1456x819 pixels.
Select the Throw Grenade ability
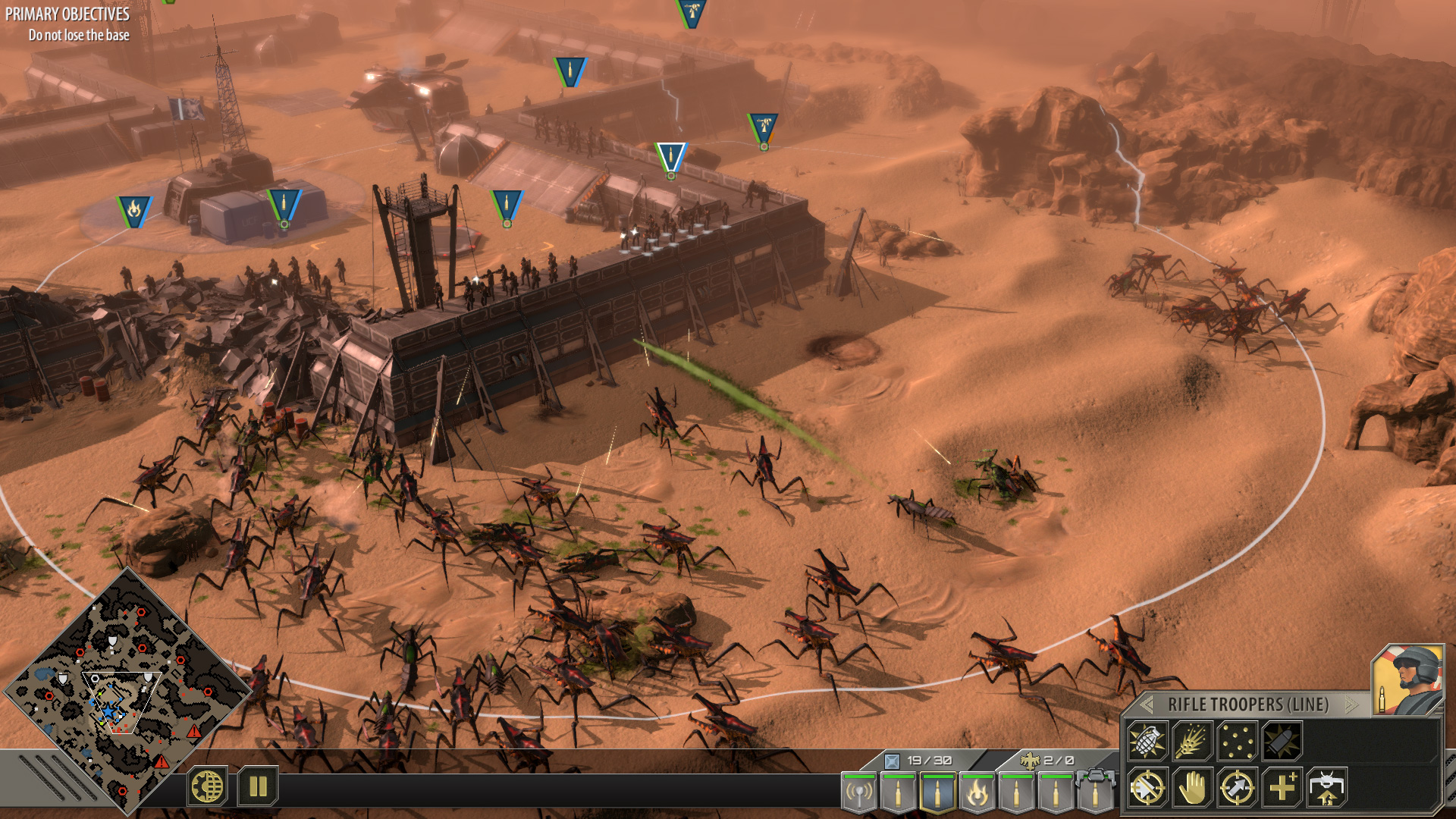click(1147, 742)
